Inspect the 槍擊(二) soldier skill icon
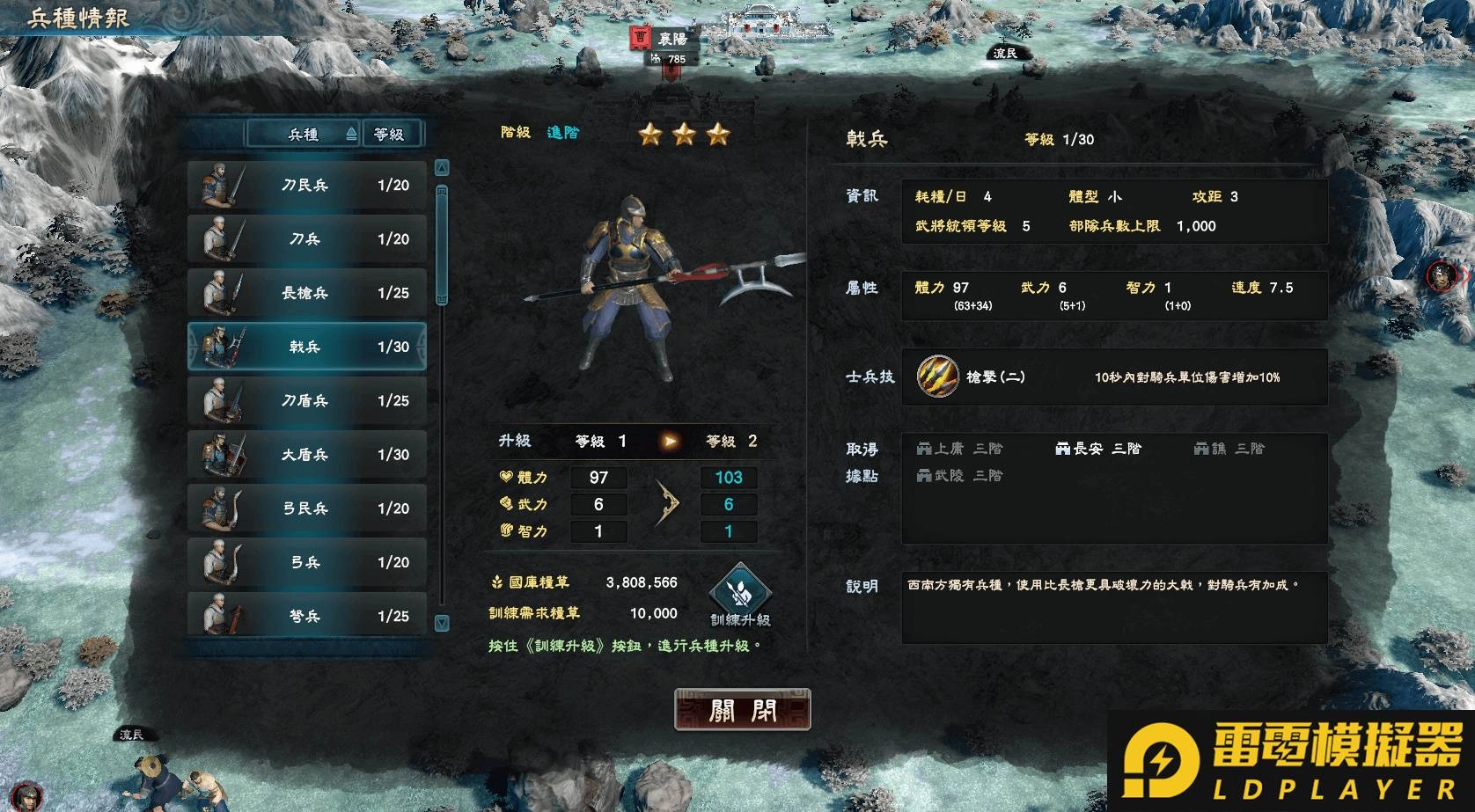This screenshot has width=1475, height=812. 937,377
